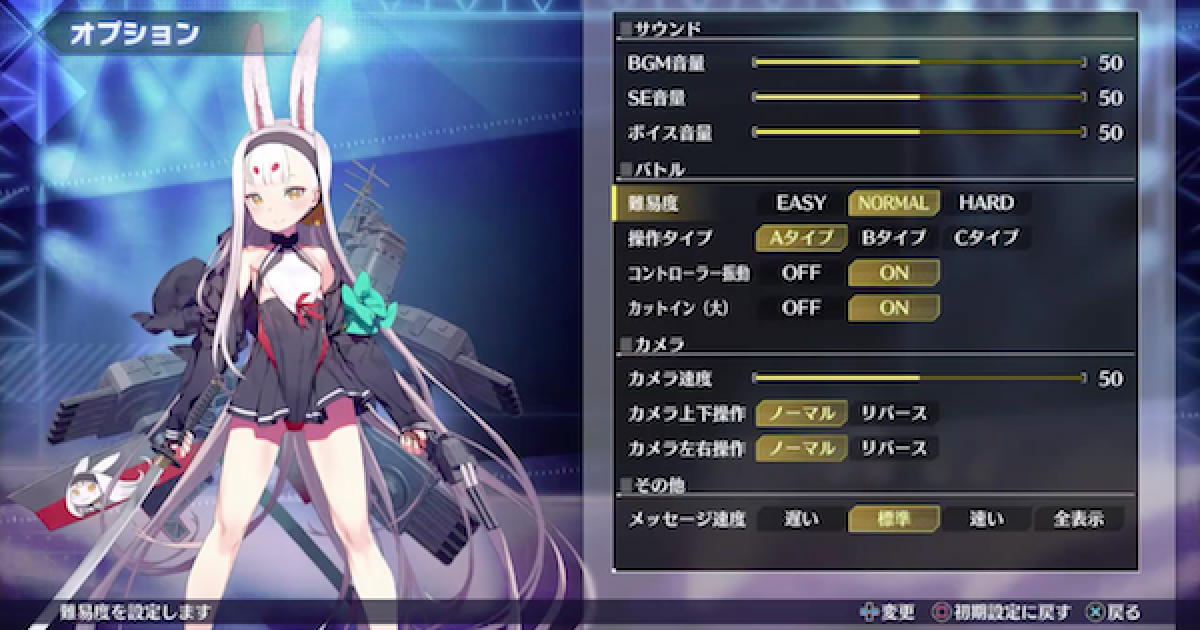Adjust the ボイス音量 slider

918,132
